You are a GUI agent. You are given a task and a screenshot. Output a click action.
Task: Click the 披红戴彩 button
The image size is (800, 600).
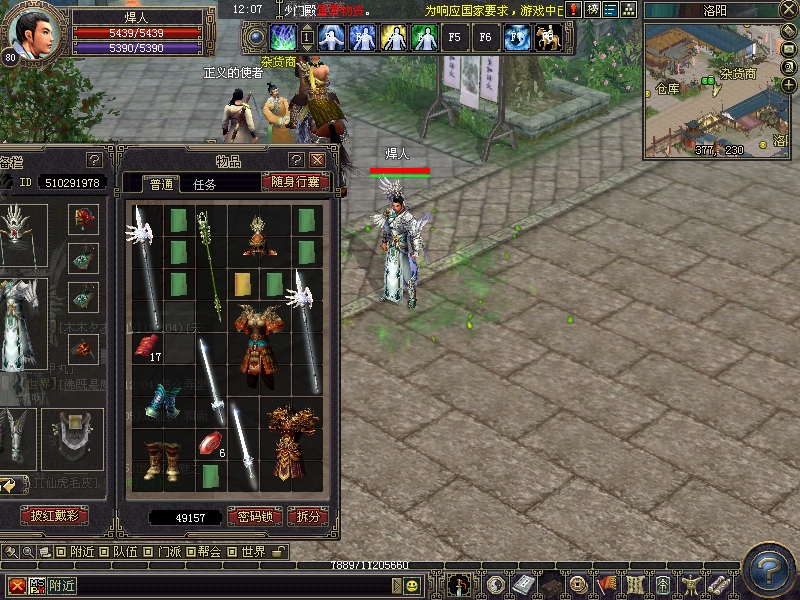tap(54, 516)
